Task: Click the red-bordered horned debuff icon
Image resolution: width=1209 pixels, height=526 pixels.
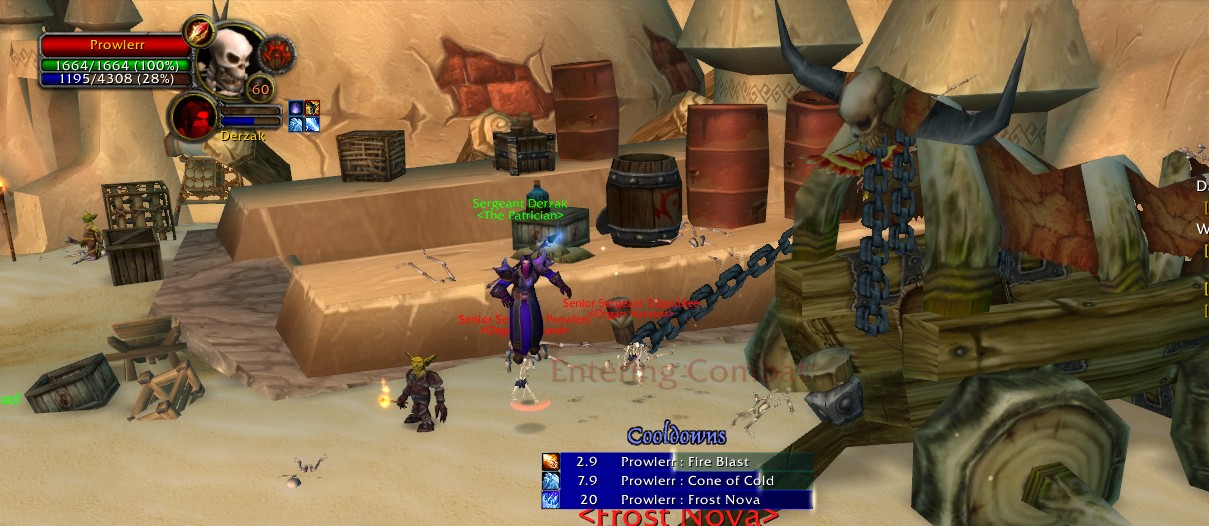Action: (312, 108)
